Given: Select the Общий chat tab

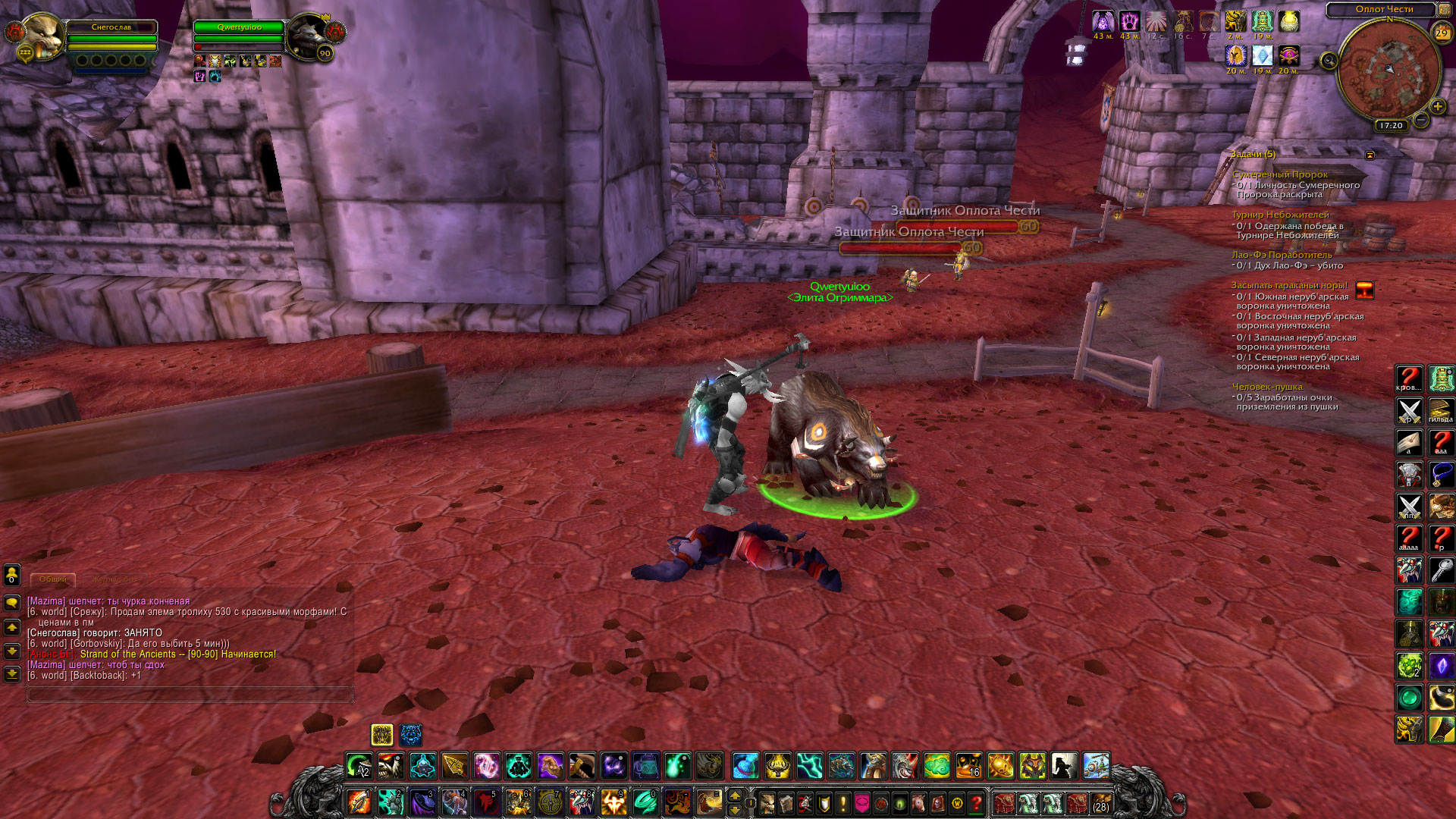Looking at the screenshot, I should [x=53, y=579].
